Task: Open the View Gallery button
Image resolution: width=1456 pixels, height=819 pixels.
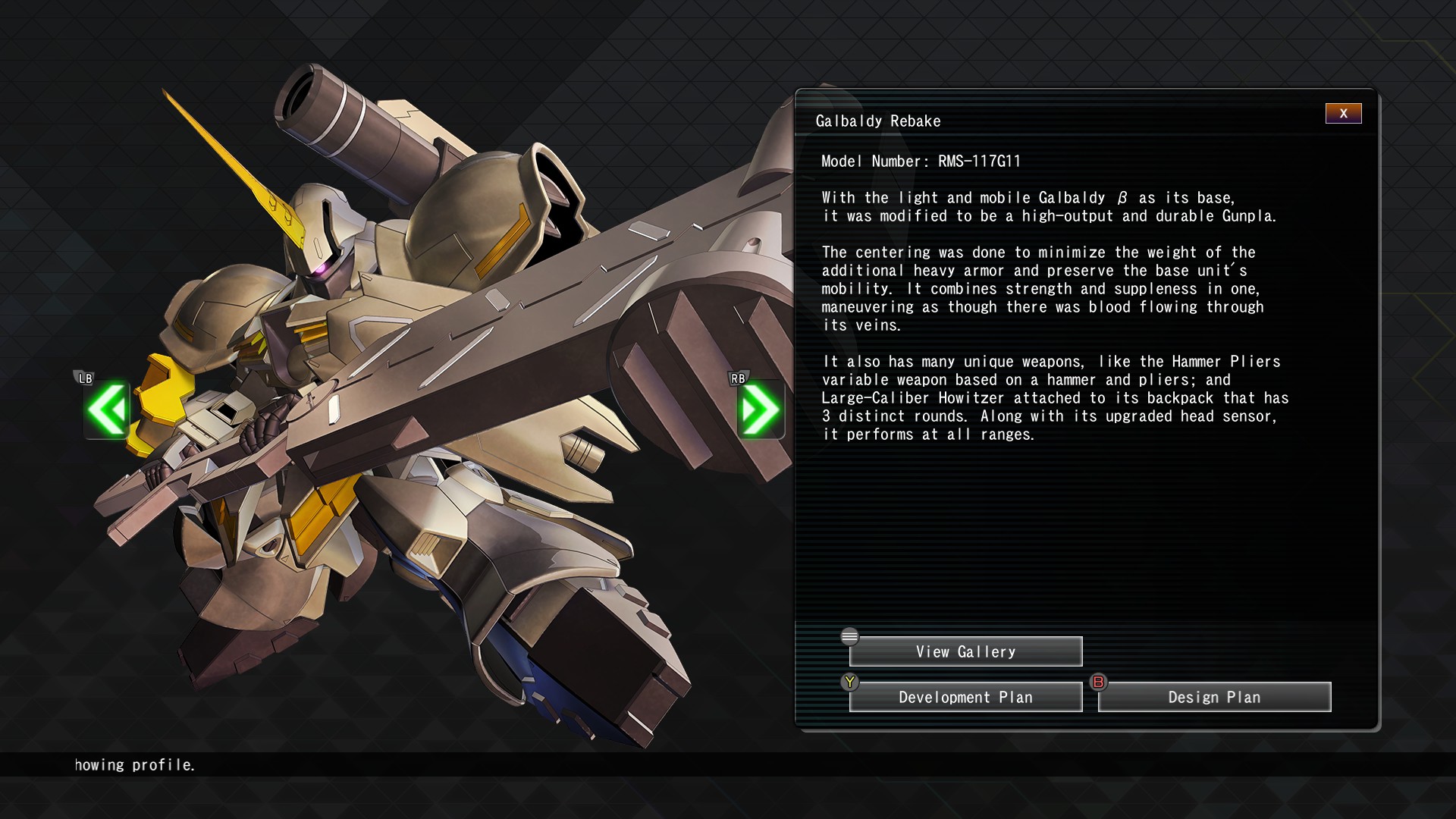Action: tap(965, 651)
